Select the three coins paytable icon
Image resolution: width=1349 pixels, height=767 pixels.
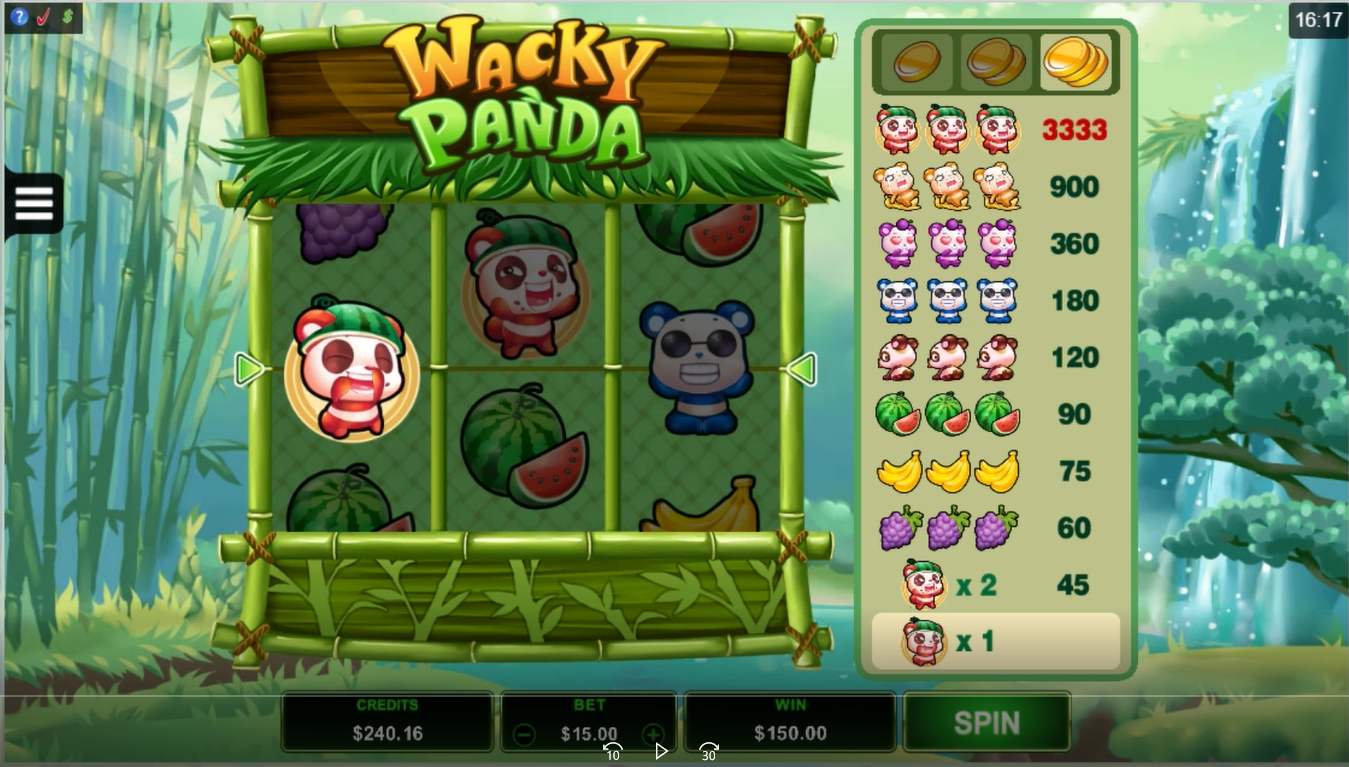click(1077, 60)
